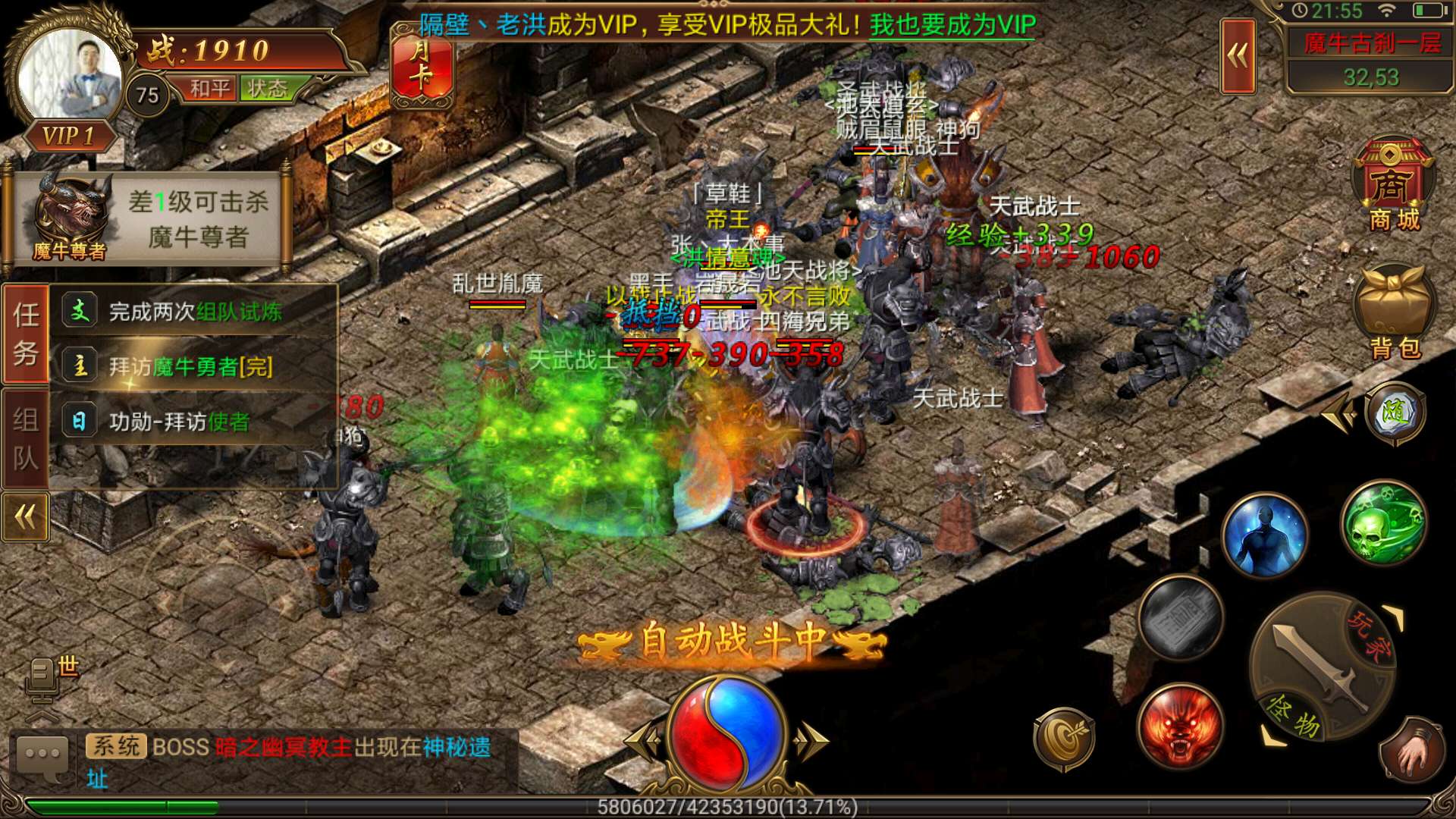Switch to the 任务 quest tab
Image resolution: width=1456 pixels, height=819 pixels.
pyautogui.click(x=25, y=332)
